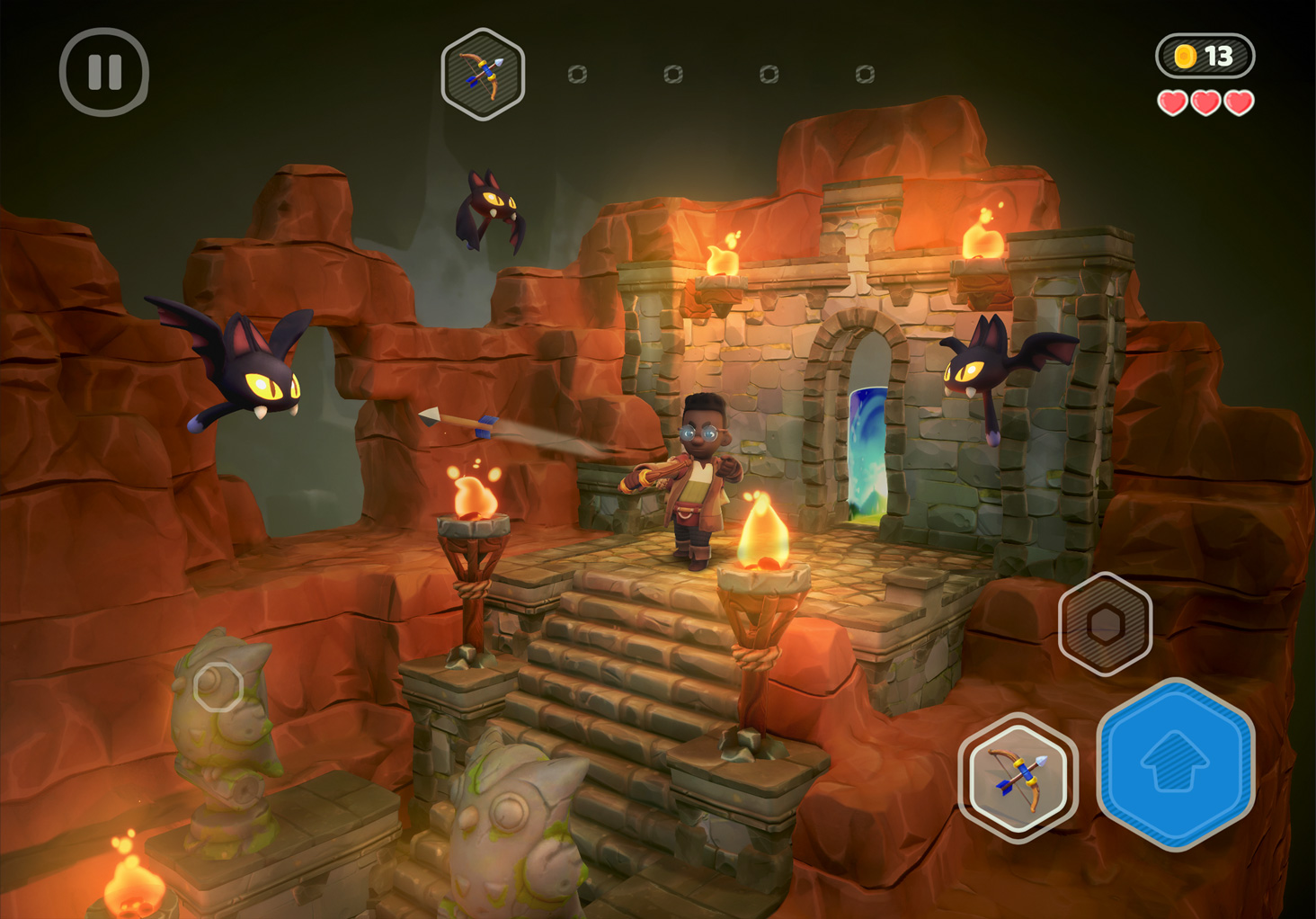This screenshot has width=1316, height=919.
Task: Touch the virtual joystick hexagon
Action: point(218,688)
